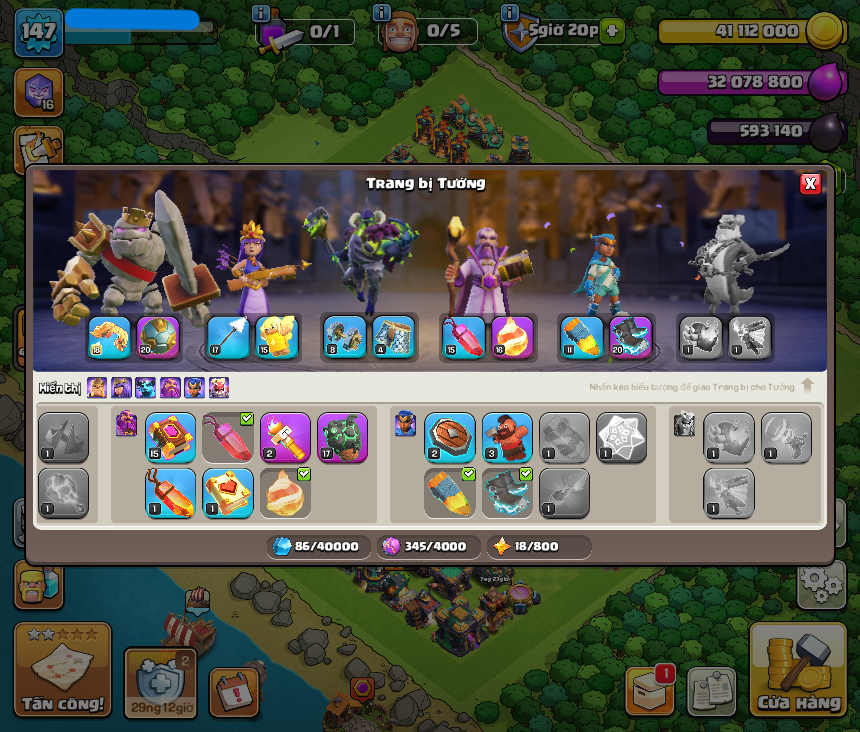This screenshot has height=732, width=860.
Task: Choose the heart book equipment
Action: point(228,493)
